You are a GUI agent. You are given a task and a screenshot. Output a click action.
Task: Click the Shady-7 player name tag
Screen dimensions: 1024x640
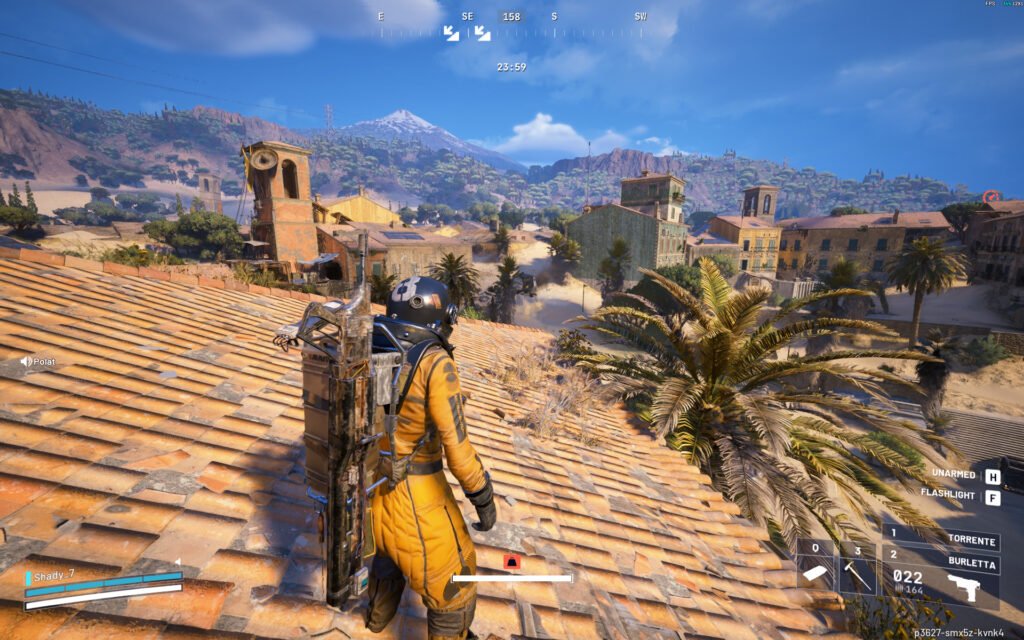pos(56,574)
